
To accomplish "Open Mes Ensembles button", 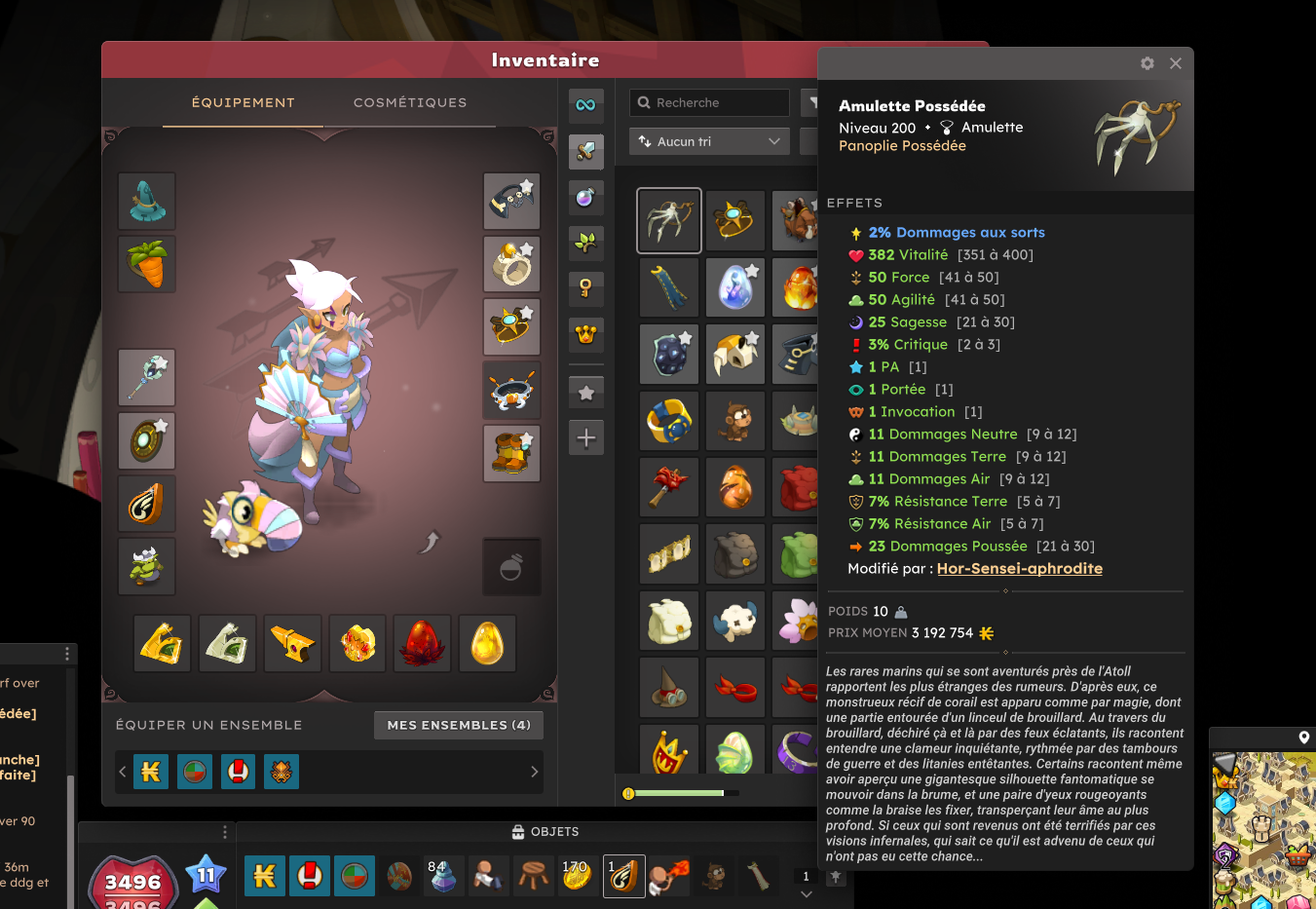I will [459, 725].
